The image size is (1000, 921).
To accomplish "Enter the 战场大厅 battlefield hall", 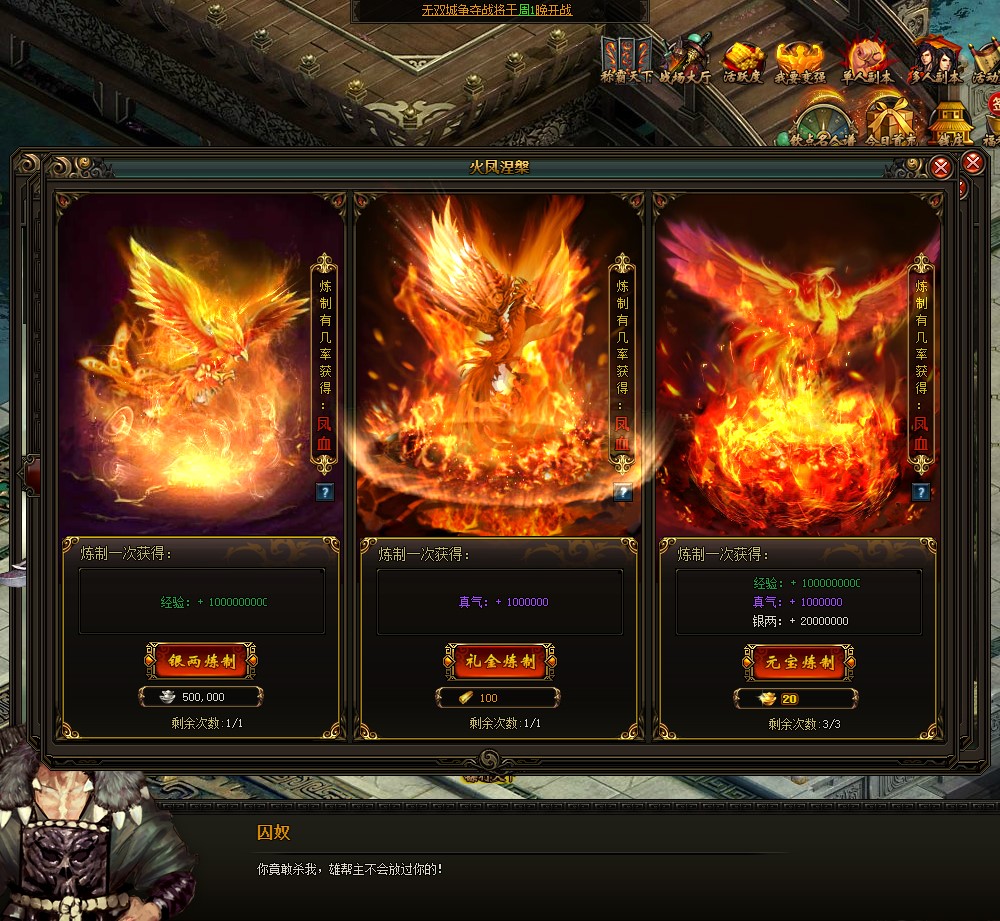I will click(x=684, y=61).
